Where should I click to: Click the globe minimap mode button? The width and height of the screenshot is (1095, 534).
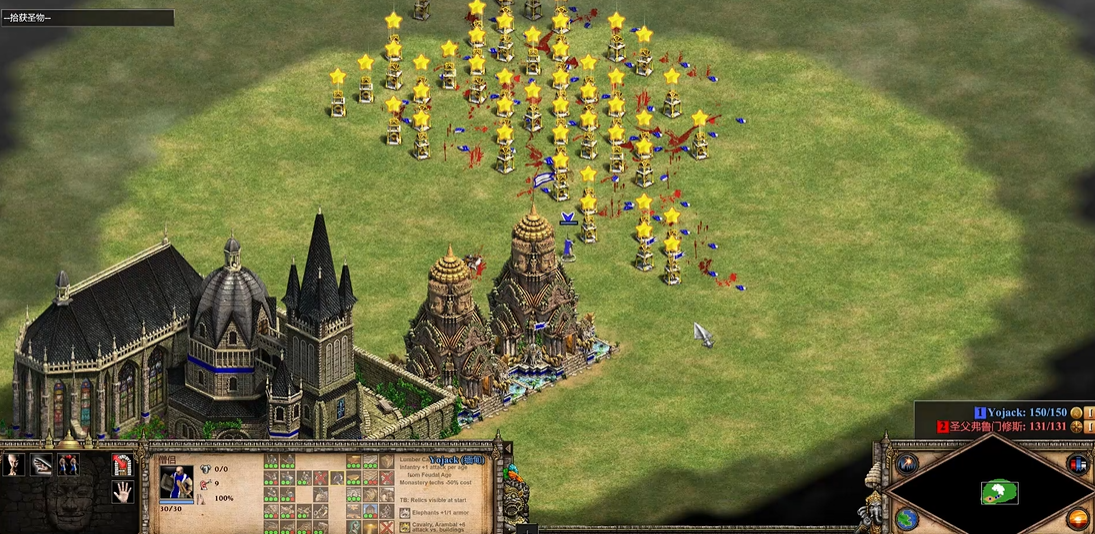[x=907, y=520]
